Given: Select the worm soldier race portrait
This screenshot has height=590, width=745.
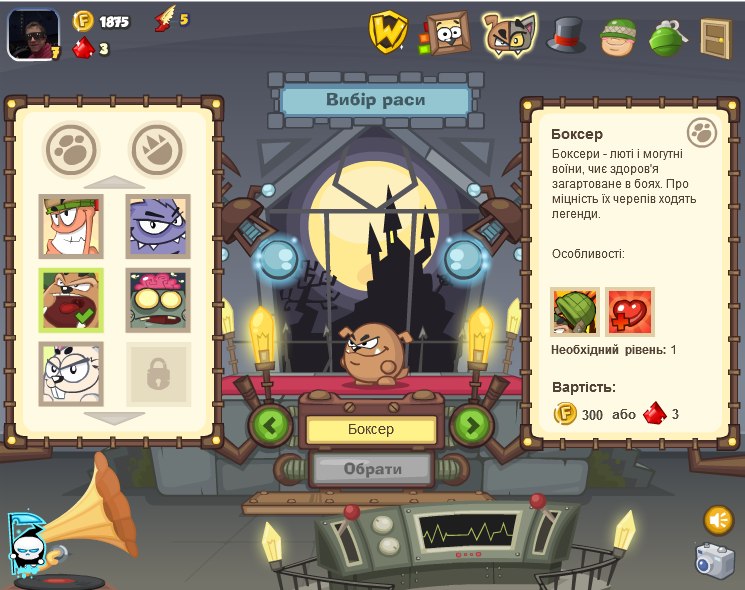Looking at the screenshot, I should (71, 226).
